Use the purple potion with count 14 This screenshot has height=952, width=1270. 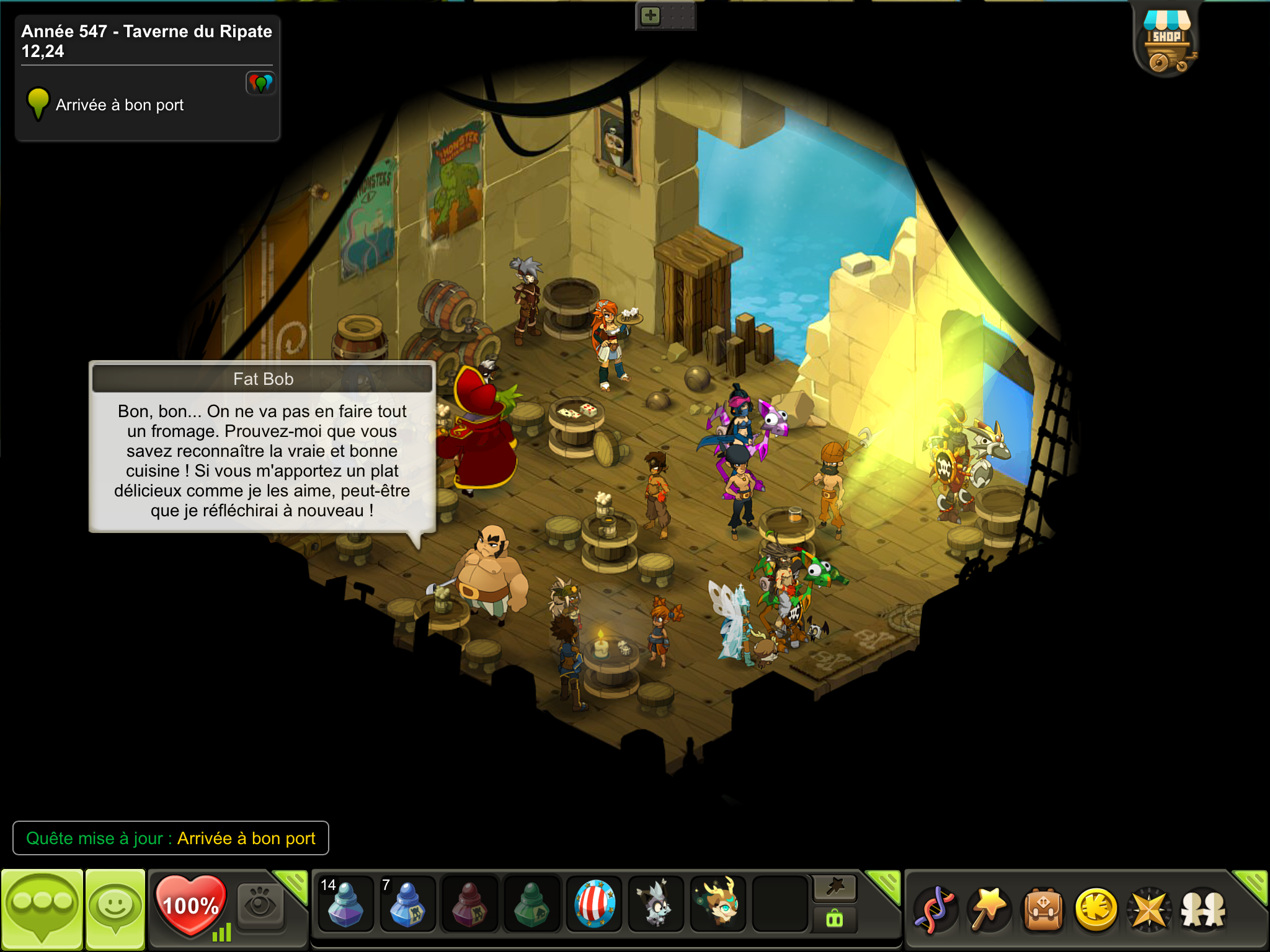(x=345, y=904)
